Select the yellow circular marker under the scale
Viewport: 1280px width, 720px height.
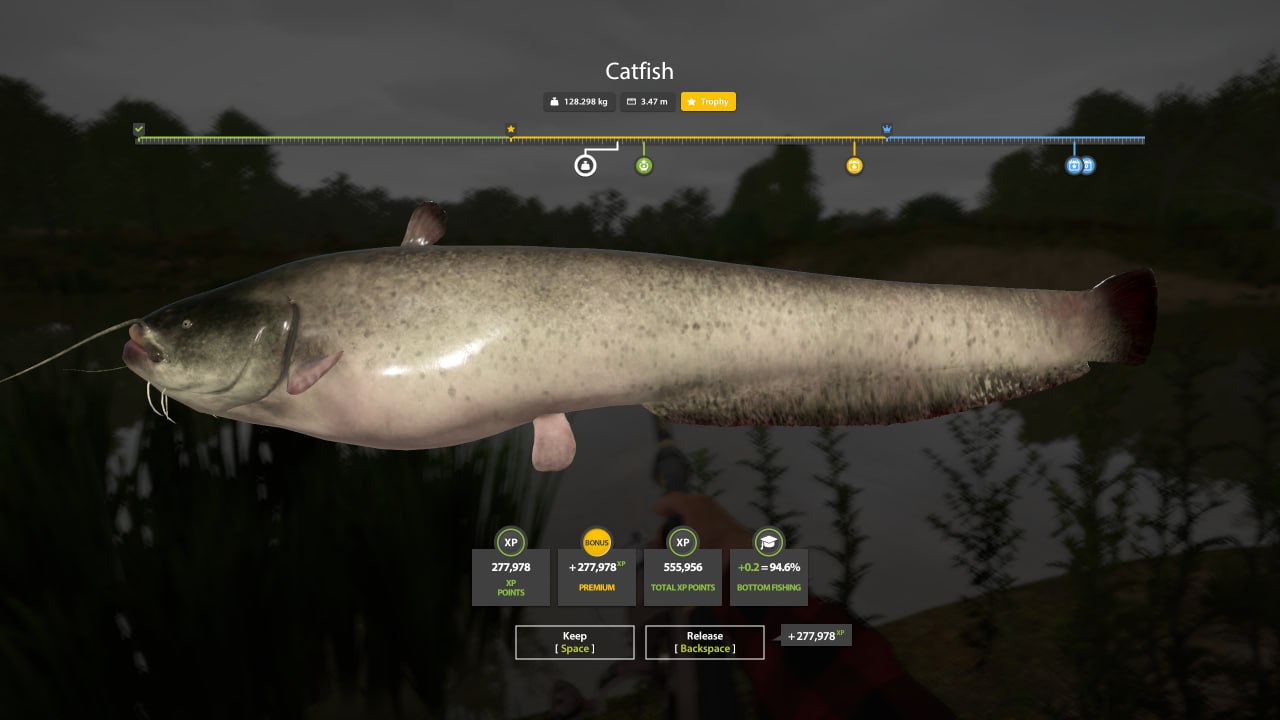854,166
